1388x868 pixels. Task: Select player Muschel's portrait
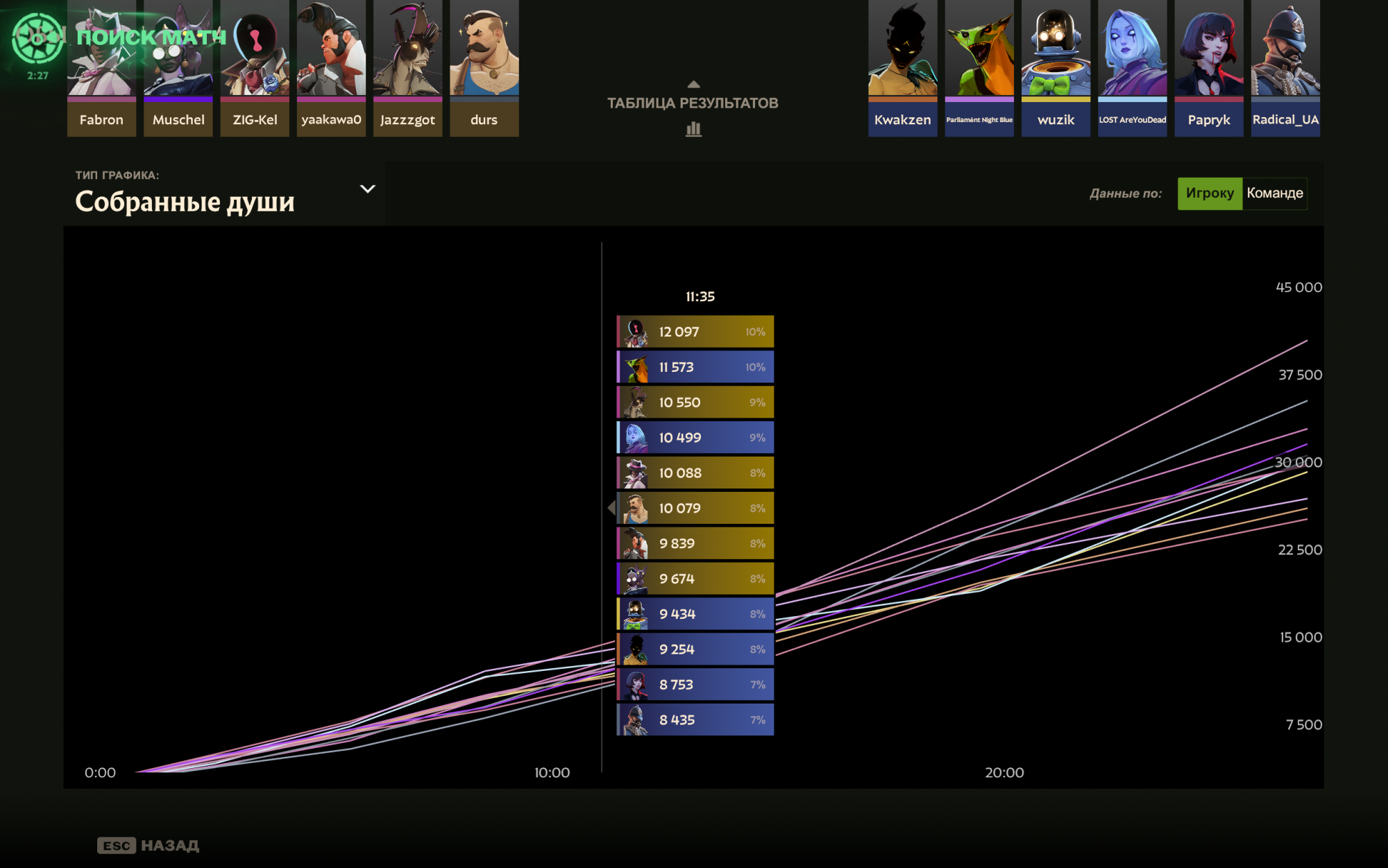[178, 68]
